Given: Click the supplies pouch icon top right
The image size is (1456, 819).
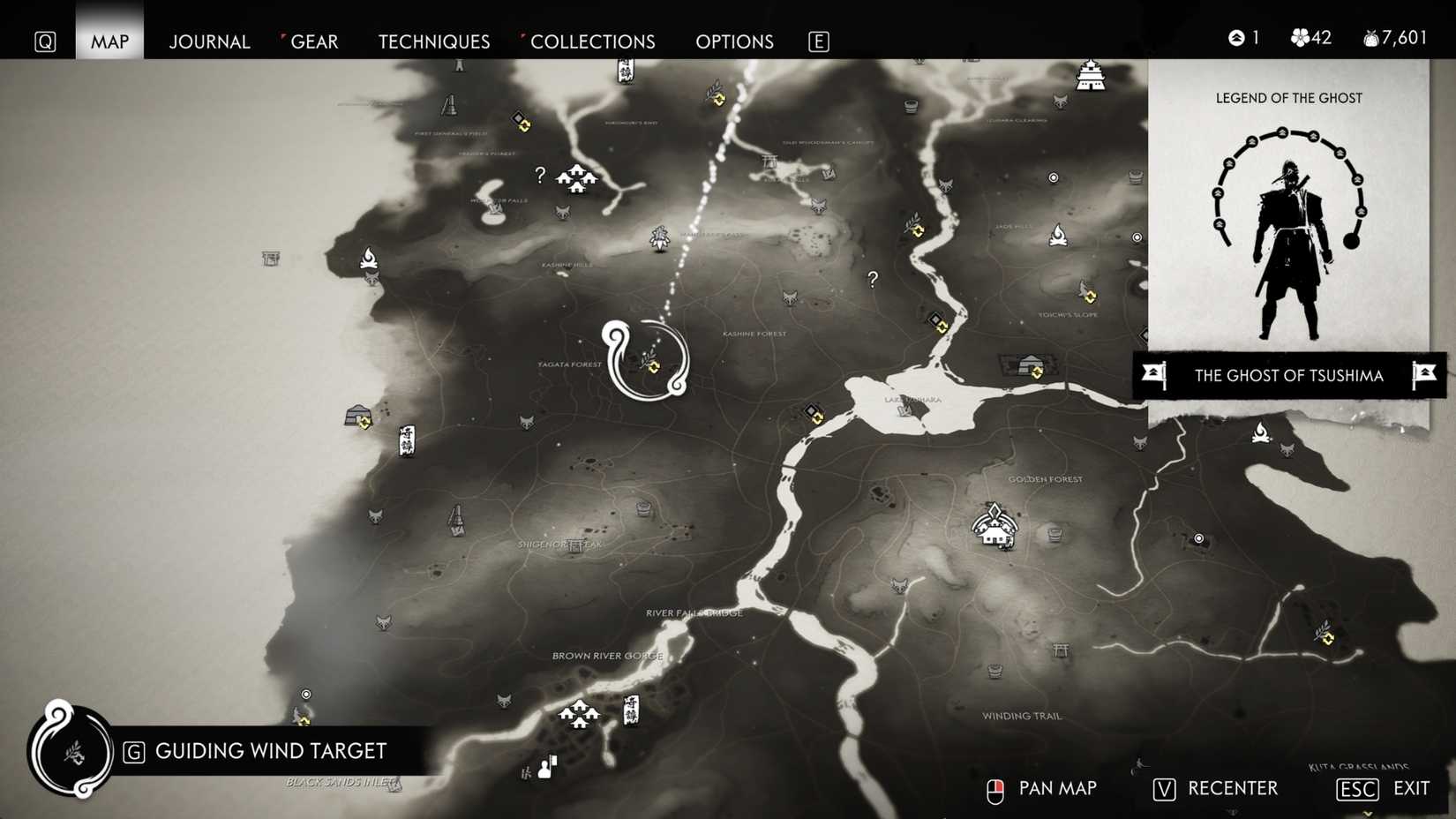Looking at the screenshot, I should tap(1370, 37).
